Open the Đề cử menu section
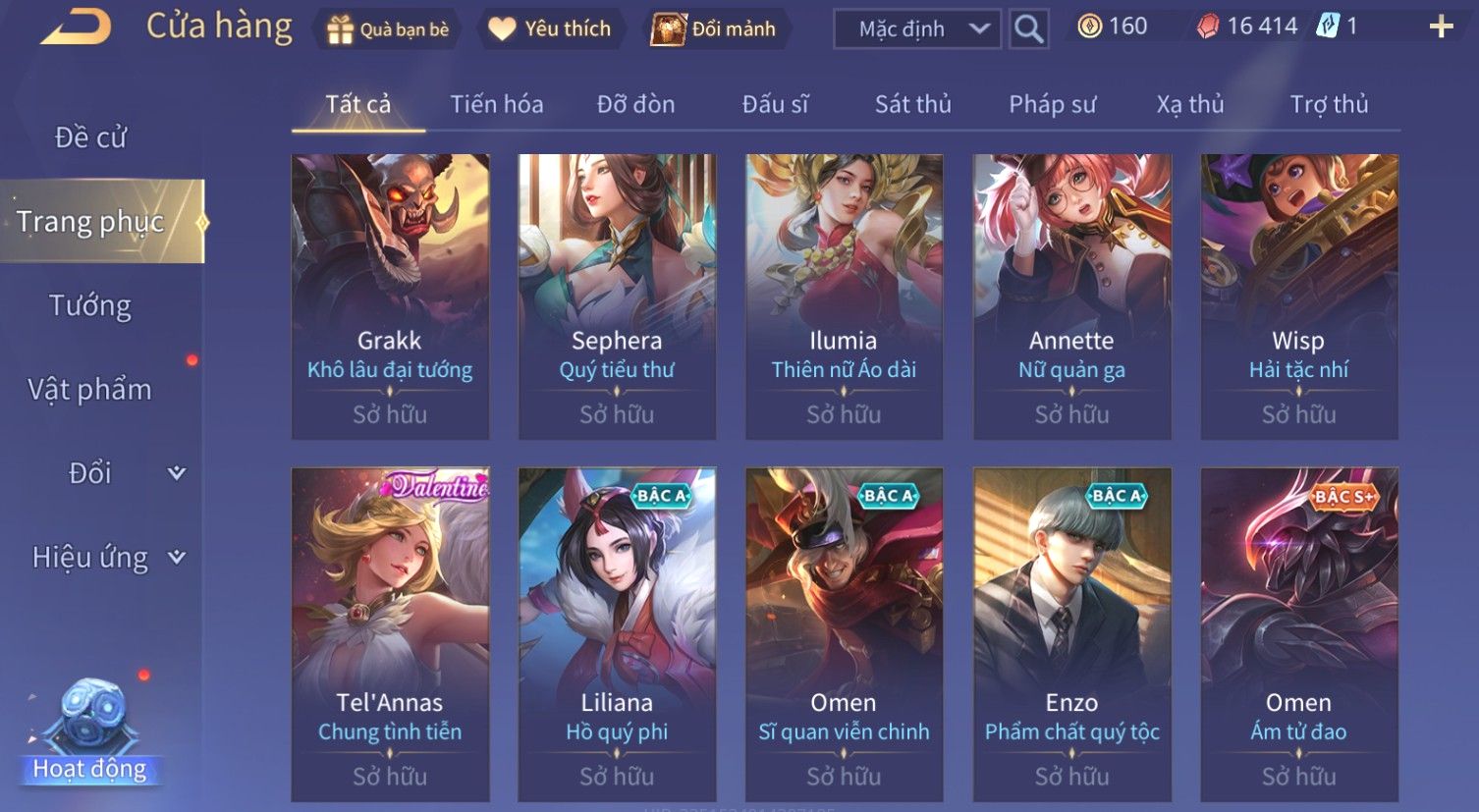1479x812 pixels. click(x=90, y=137)
